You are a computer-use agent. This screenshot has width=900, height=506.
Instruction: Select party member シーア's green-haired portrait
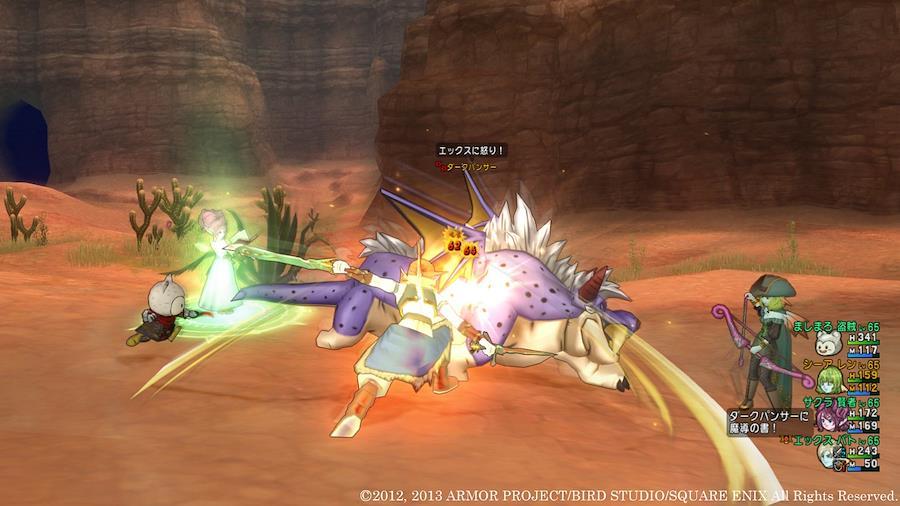tap(827, 381)
